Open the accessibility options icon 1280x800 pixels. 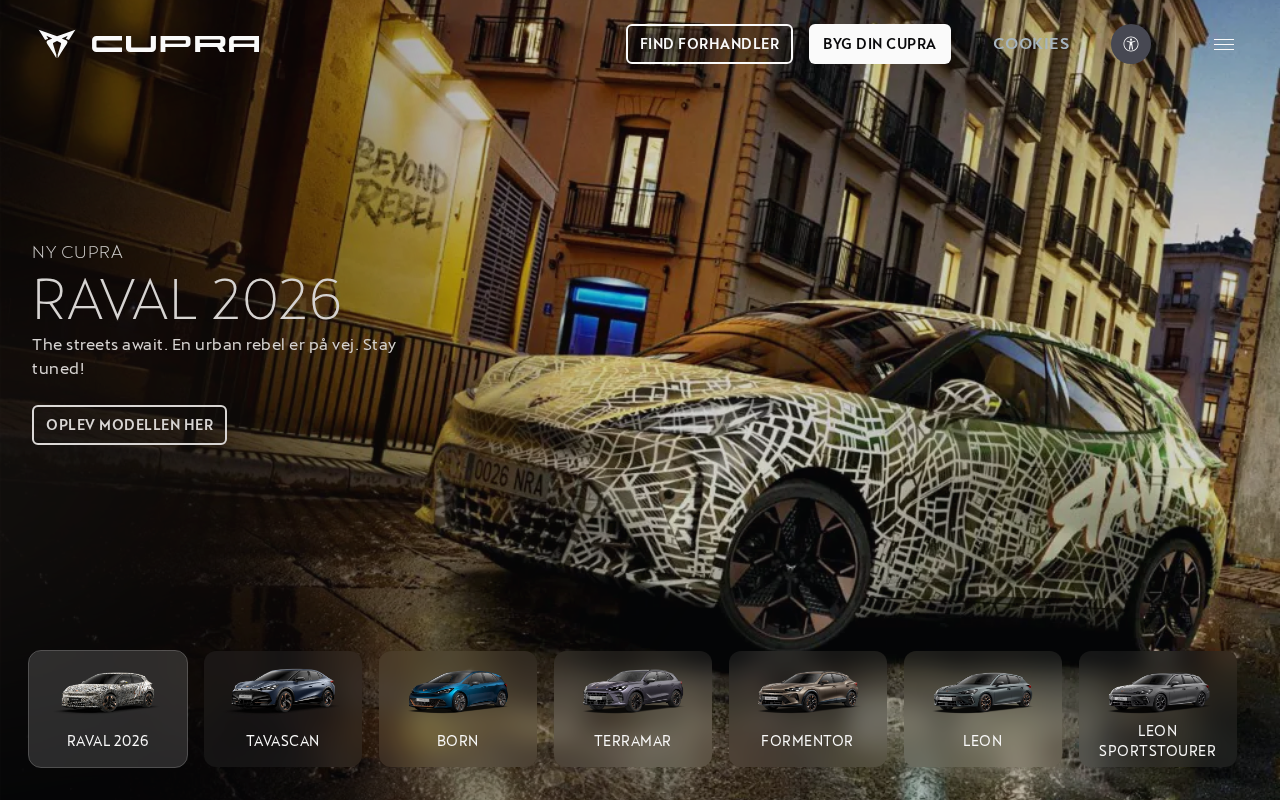pos(1131,44)
